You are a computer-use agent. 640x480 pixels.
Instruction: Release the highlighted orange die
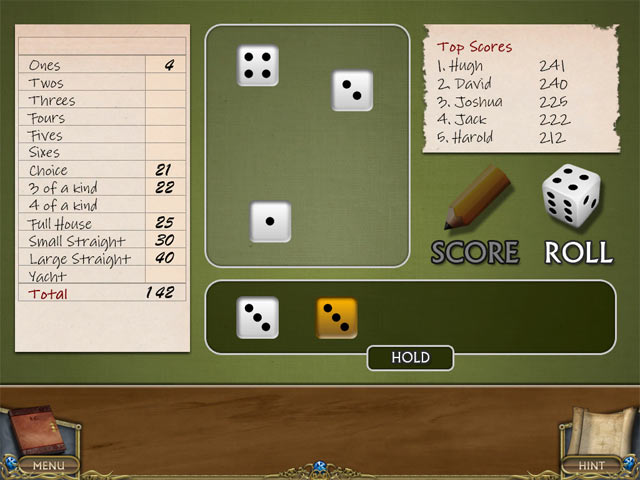click(337, 317)
